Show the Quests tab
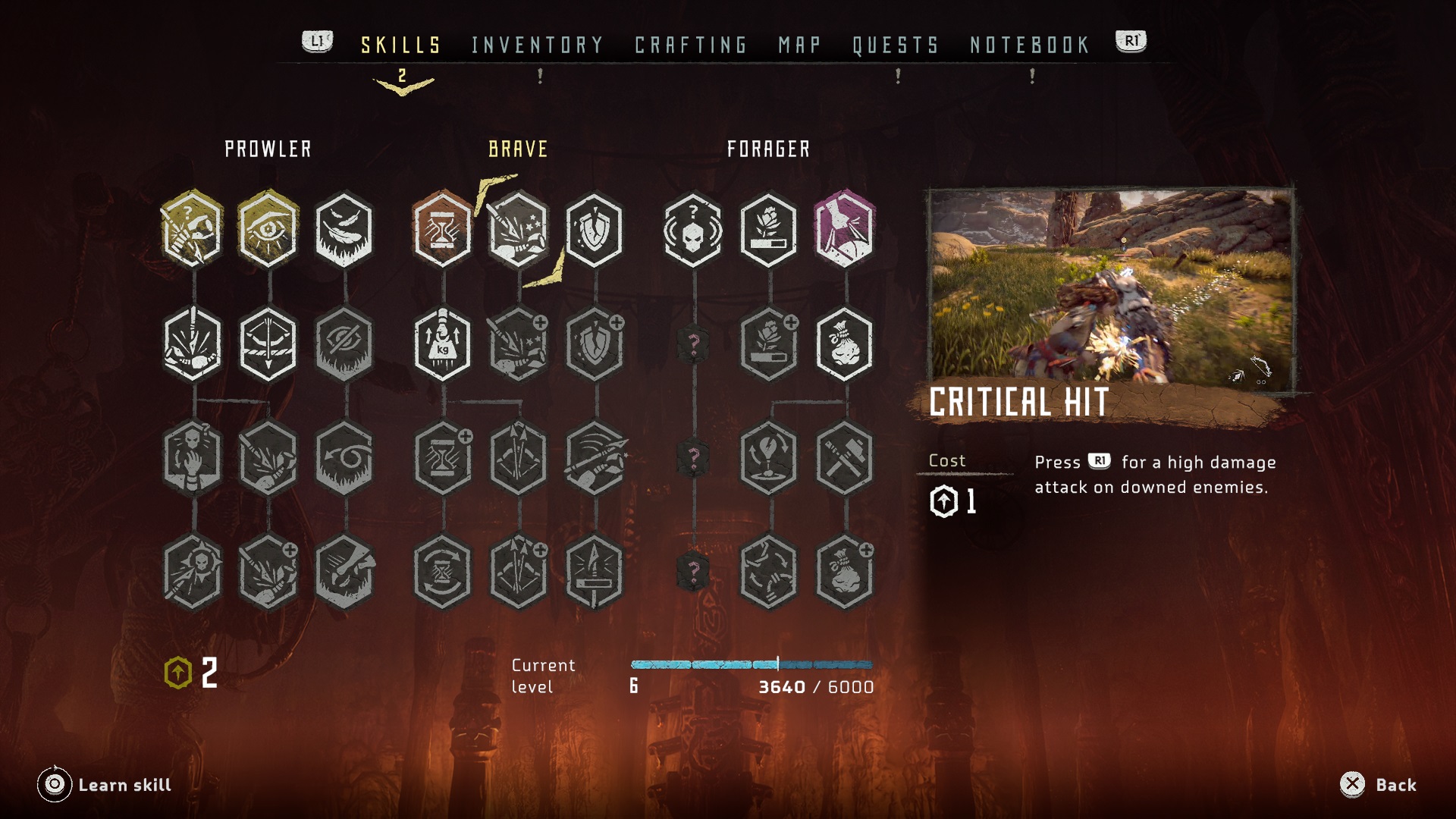This screenshot has width=1456, height=819. pyautogui.click(x=896, y=45)
